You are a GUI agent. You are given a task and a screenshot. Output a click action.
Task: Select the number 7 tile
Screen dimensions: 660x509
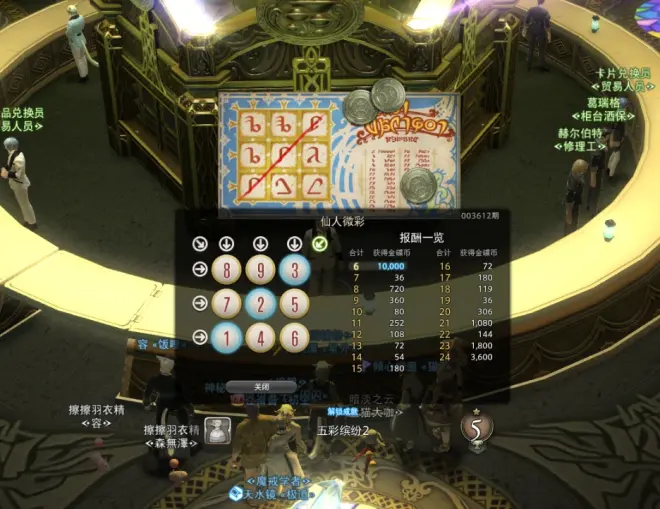226,303
